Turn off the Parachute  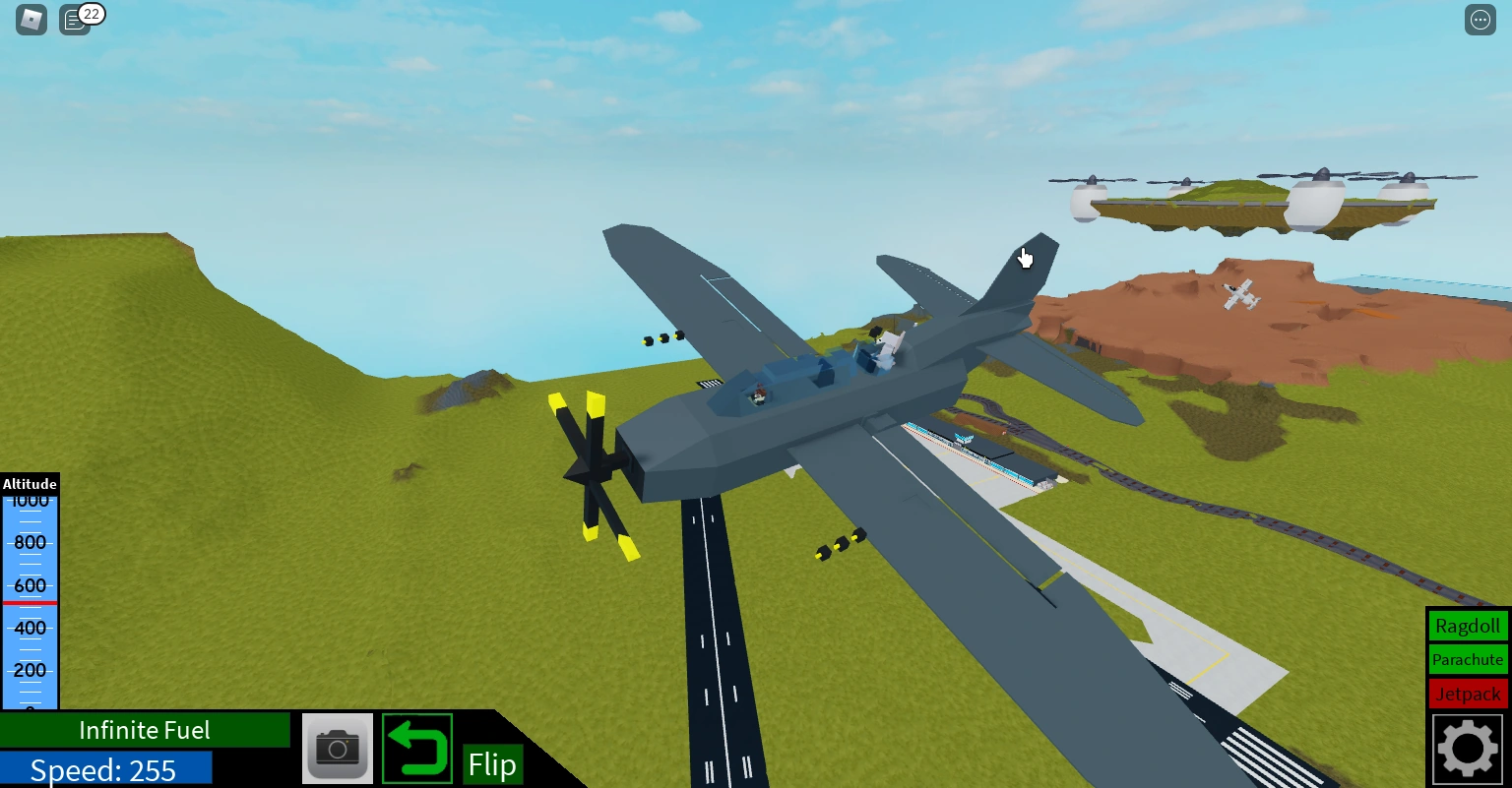tap(1468, 660)
